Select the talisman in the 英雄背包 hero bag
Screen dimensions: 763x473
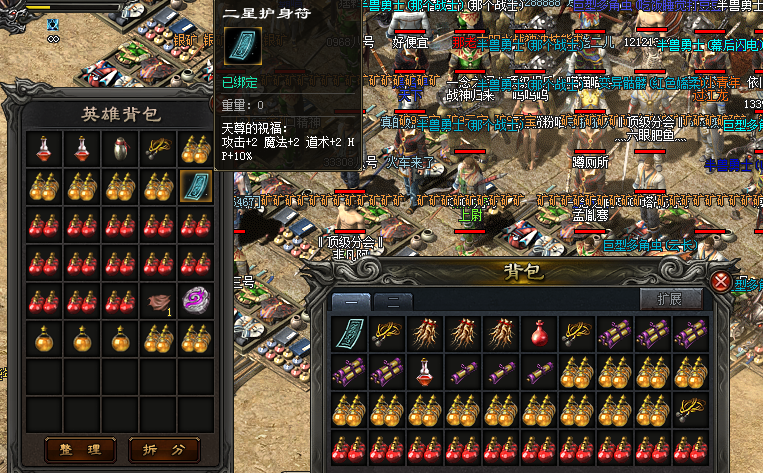coord(194,186)
